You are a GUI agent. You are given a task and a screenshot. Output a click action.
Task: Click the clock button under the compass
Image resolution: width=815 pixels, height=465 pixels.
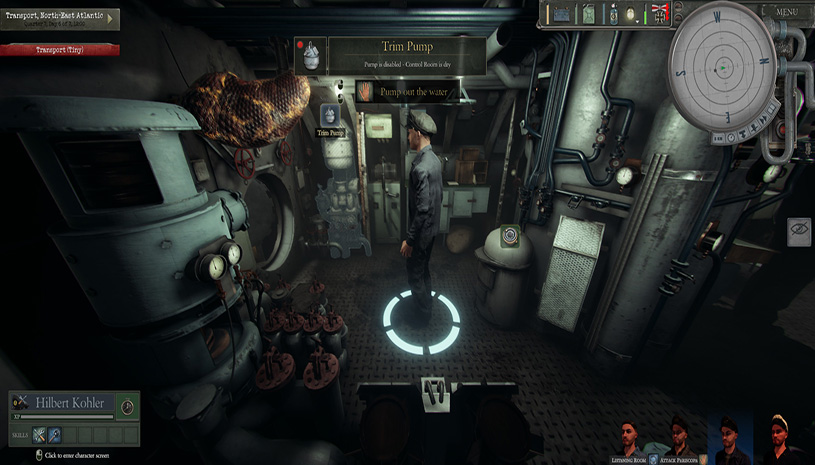[729, 136]
